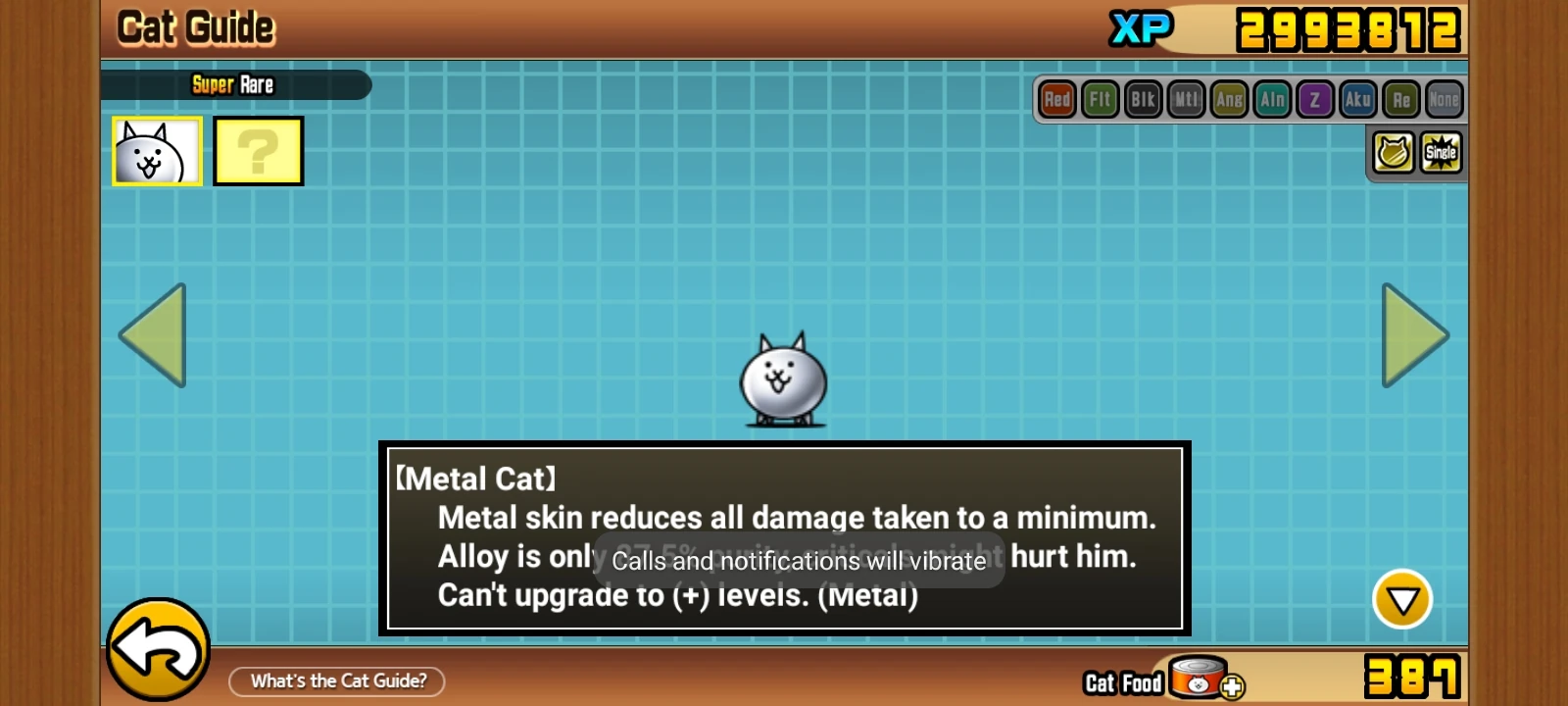Screen dimensions: 1568x706
Task: Go to previous cat with left arrow
Action: click(x=155, y=336)
